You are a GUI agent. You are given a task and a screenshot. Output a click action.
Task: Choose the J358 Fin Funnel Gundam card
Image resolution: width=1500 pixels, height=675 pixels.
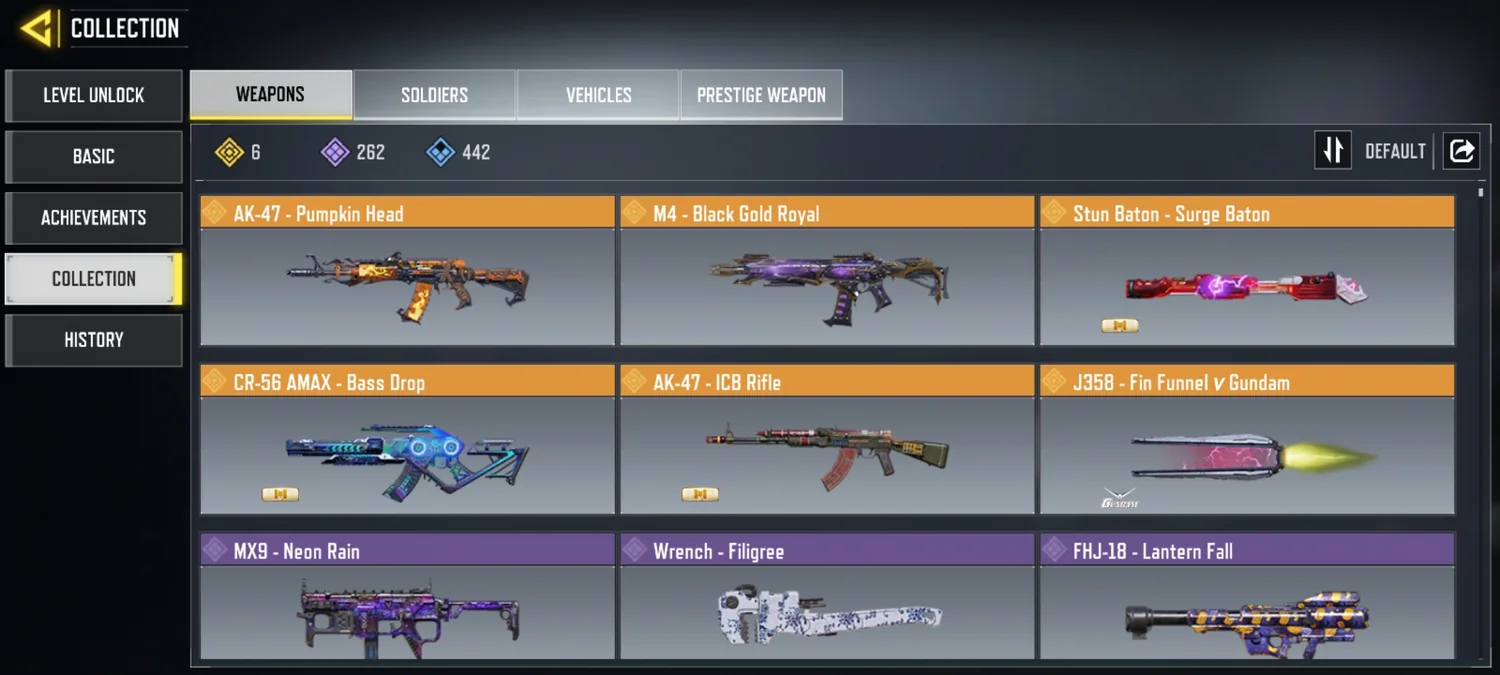pyautogui.click(x=1247, y=440)
